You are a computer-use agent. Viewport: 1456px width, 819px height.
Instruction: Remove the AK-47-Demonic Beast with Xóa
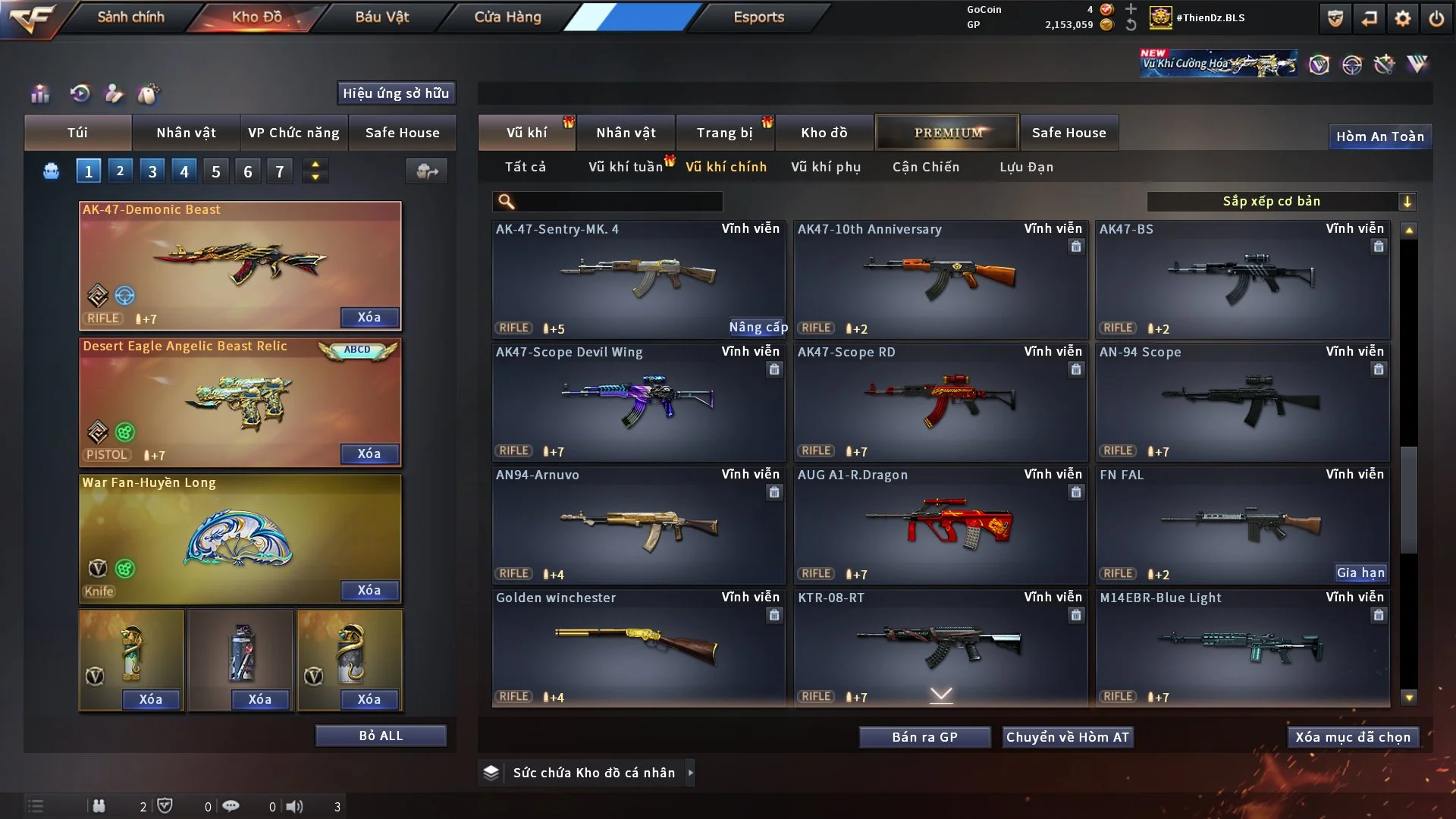coord(369,317)
